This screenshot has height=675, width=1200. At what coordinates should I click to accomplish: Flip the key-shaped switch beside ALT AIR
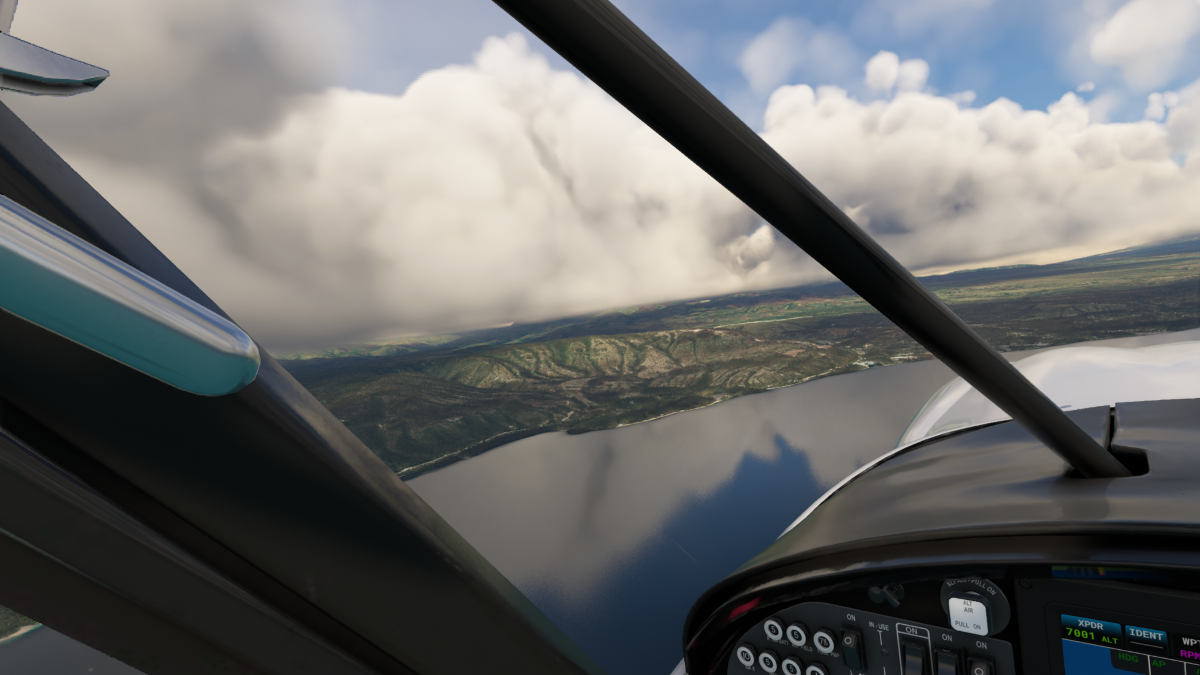[884, 594]
